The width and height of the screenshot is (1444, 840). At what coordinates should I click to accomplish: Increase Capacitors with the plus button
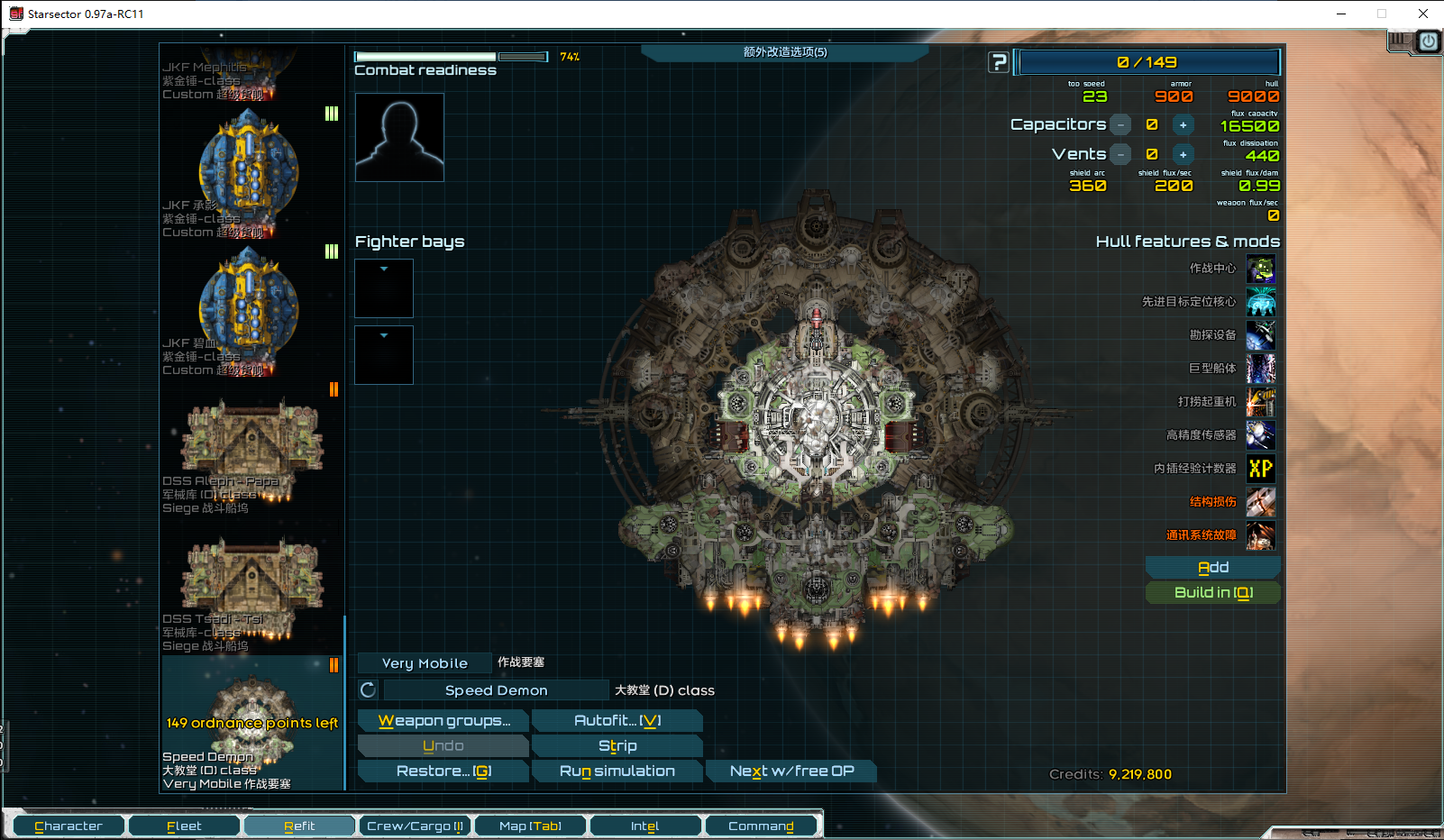tap(1183, 125)
